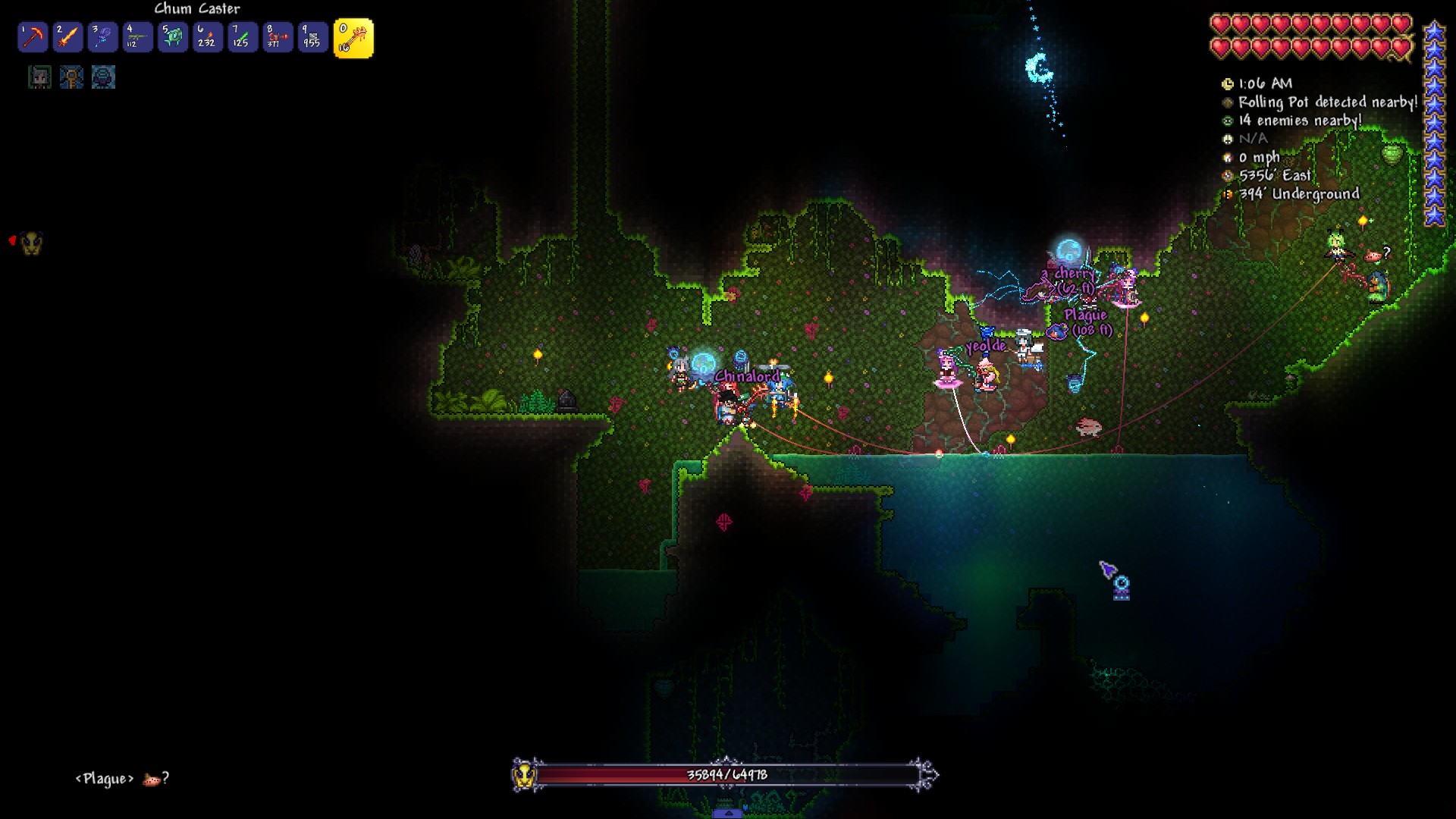Click the gray-haired character buff icon
1456x819 pixels.
click(x=39, y=77)
